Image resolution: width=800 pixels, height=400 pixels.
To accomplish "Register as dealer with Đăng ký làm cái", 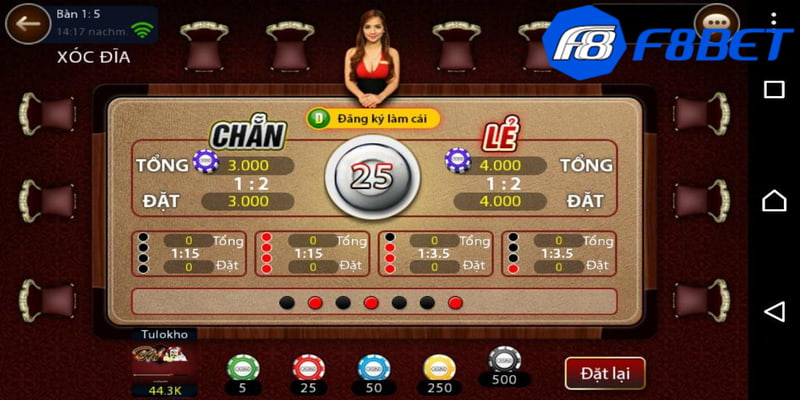I will pyautogui.click(x=373, y=118).
